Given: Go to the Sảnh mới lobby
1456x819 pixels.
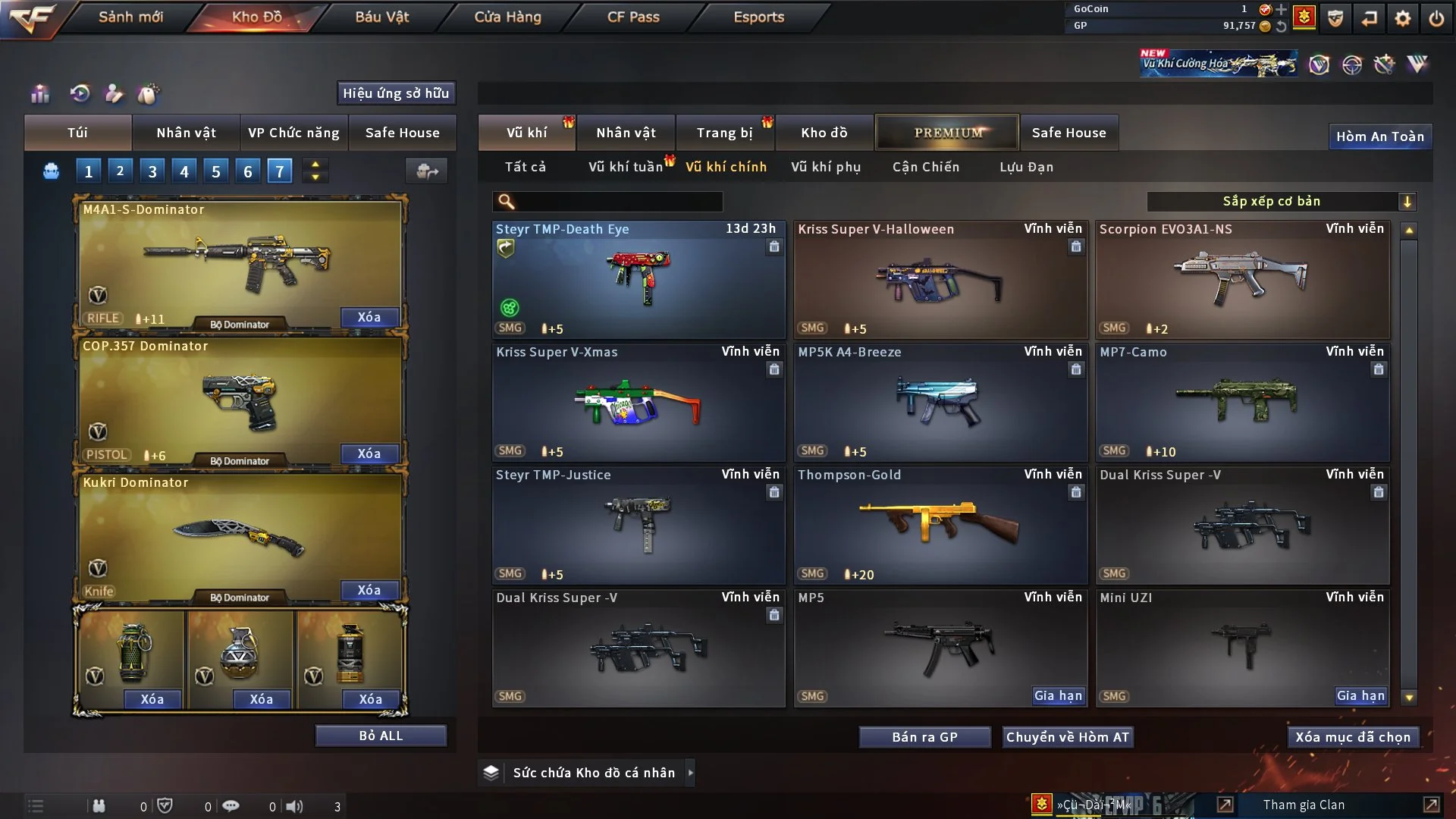Looking at the screenshot, I should [x=130, y=17].
